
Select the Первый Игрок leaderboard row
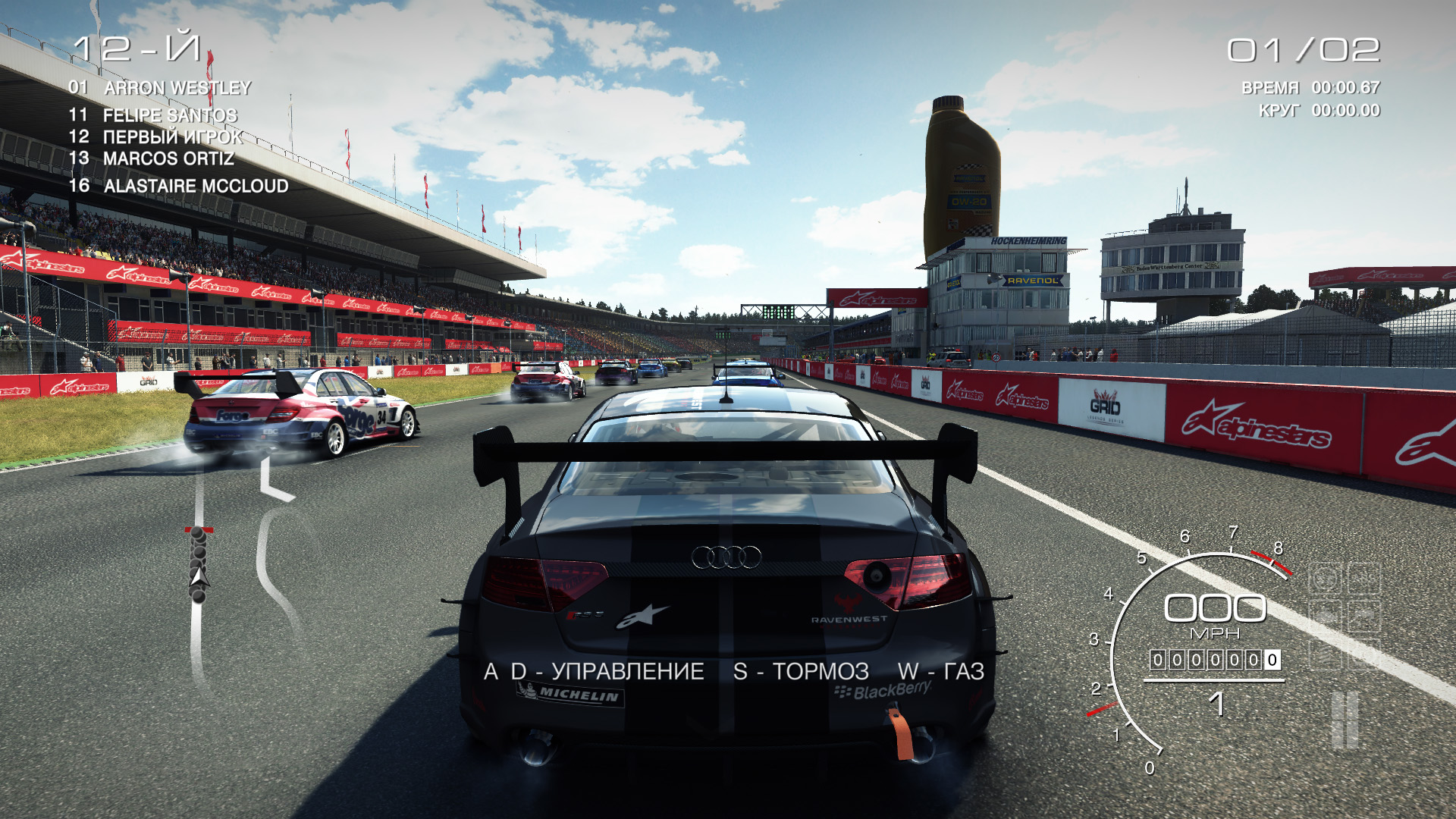173,137
